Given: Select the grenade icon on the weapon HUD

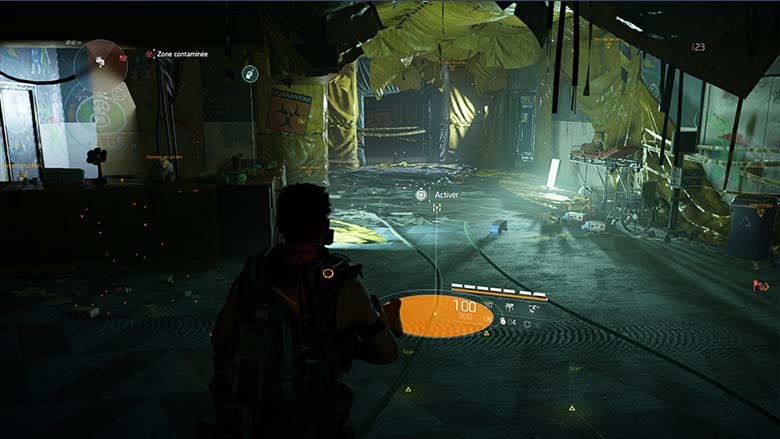Looking at the screenshot, I should pyautogui.click(x=501, y=323).
